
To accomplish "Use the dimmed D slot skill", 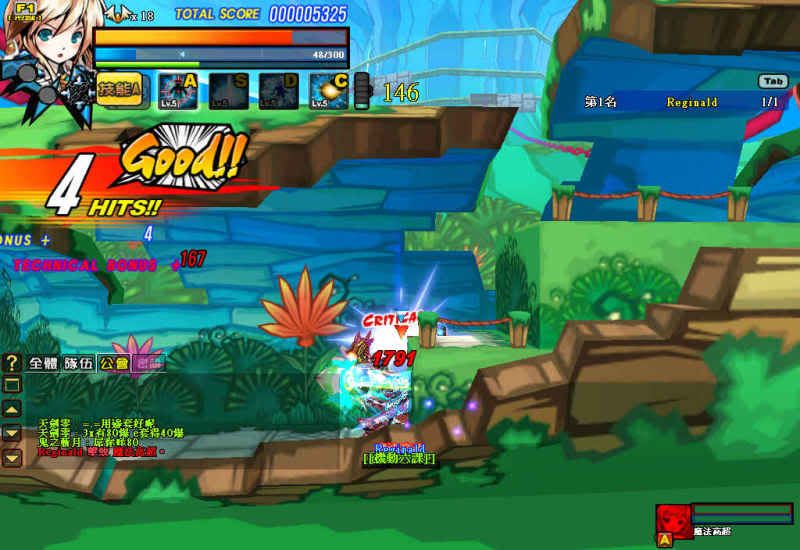I will (278, 91).
